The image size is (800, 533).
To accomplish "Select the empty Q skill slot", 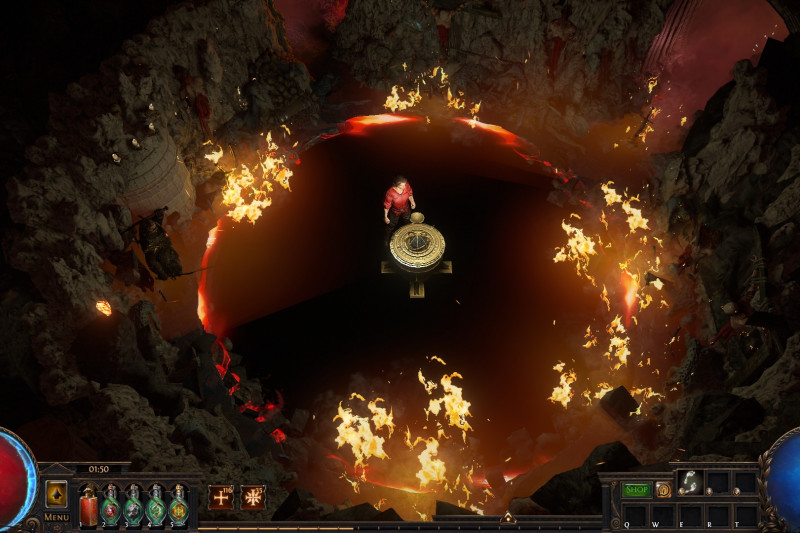I will pos(634,514).
